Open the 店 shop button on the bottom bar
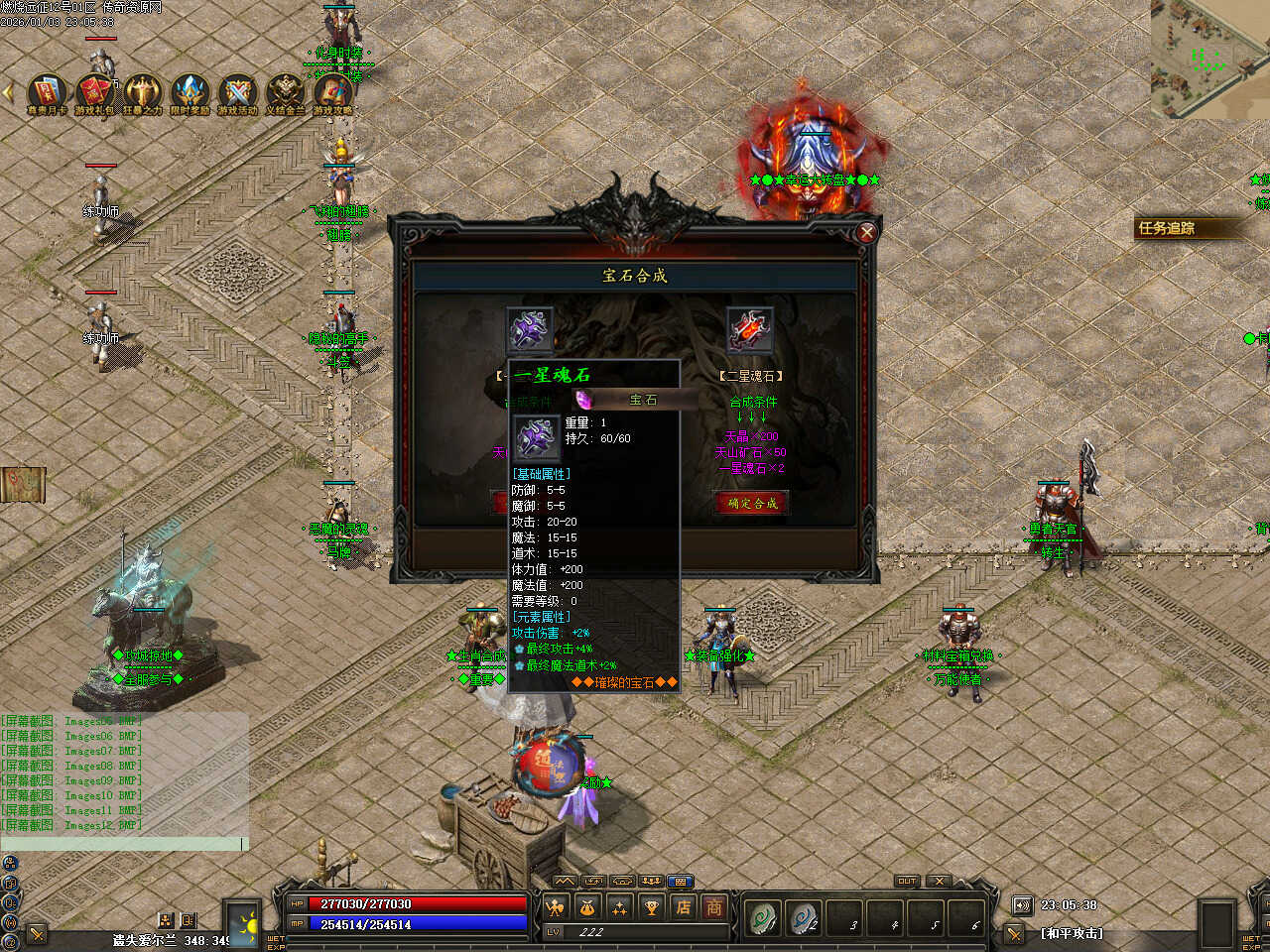Viewport: 1270px width, 952px height. pos(684,906)
